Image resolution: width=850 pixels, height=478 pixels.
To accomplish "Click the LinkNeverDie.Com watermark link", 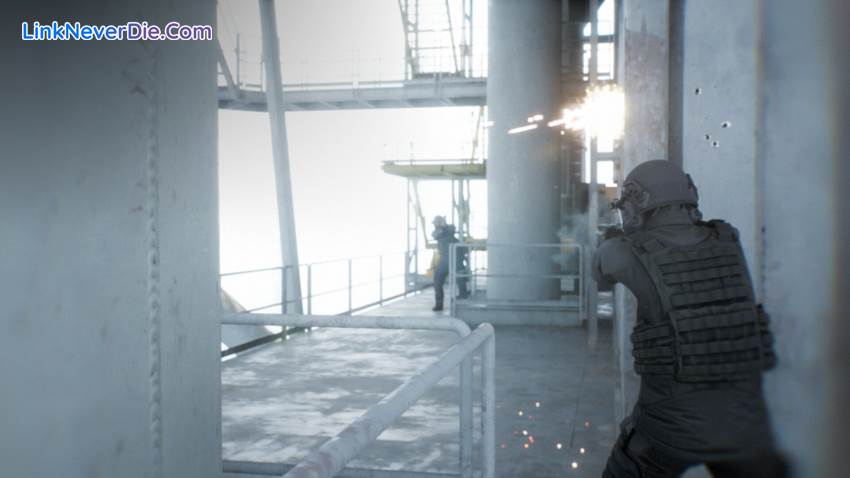I will pos(117,31).
